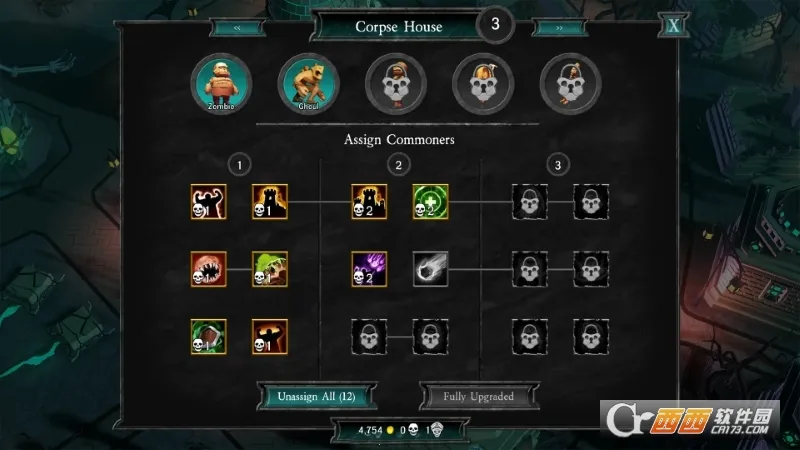Go to the next building page
The image size is (800, 450).
tap(560, 28)
